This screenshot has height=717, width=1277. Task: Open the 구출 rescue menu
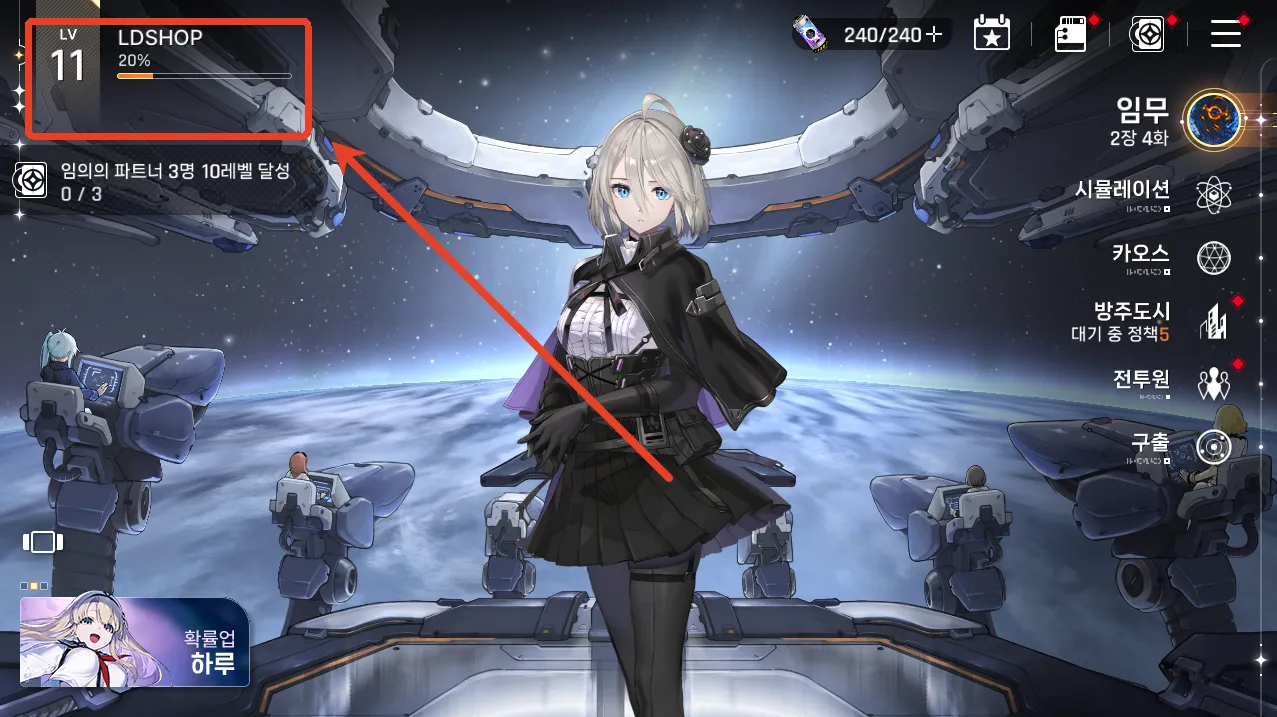pyautogui.click(x=1213, y=446)
